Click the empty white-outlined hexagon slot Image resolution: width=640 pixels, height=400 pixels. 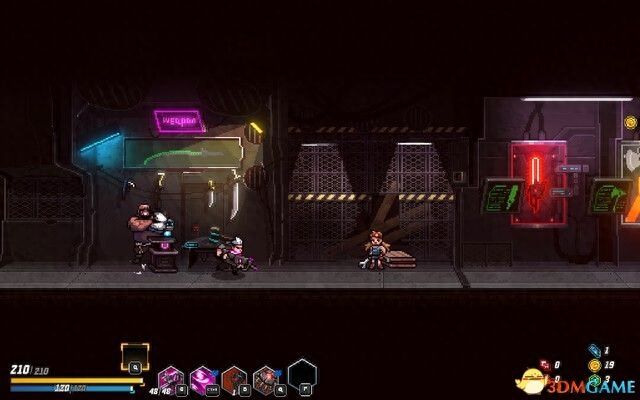[302, 374]
